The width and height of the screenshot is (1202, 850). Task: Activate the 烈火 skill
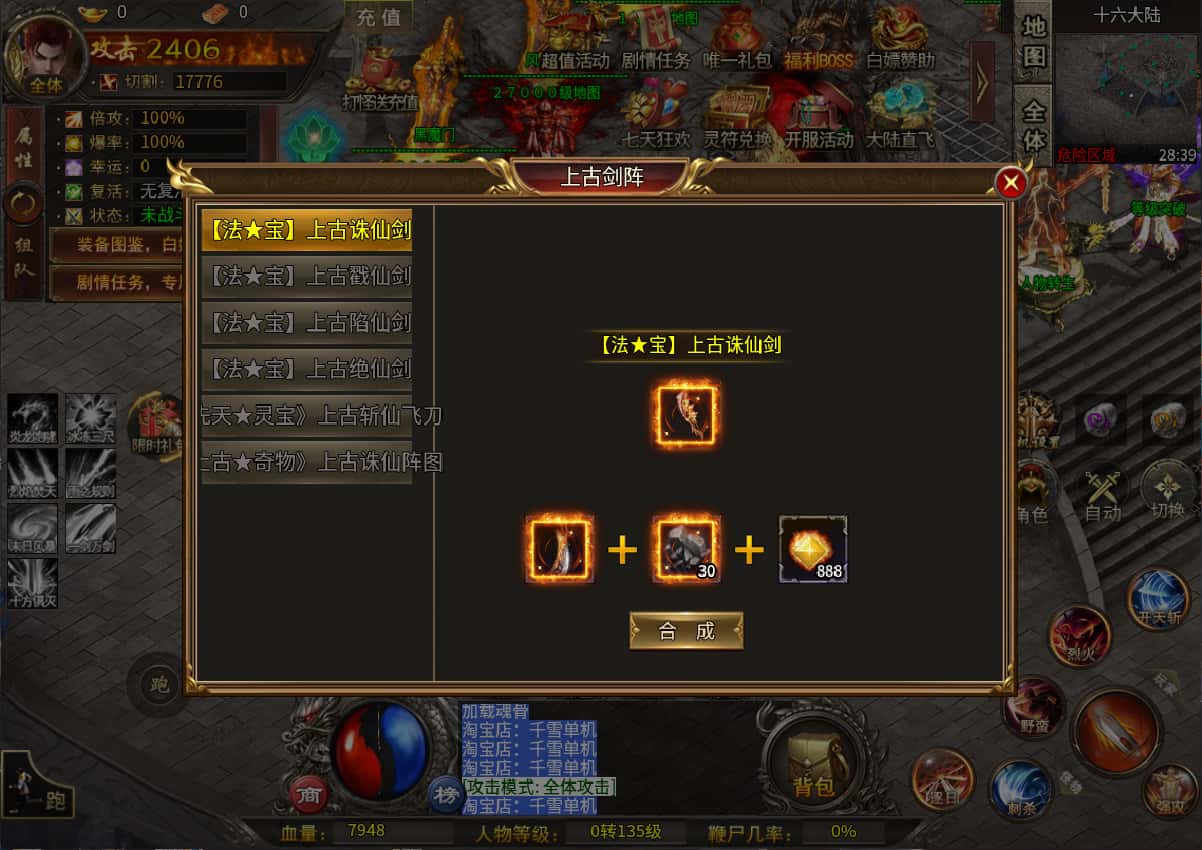tap(1079, 636)
